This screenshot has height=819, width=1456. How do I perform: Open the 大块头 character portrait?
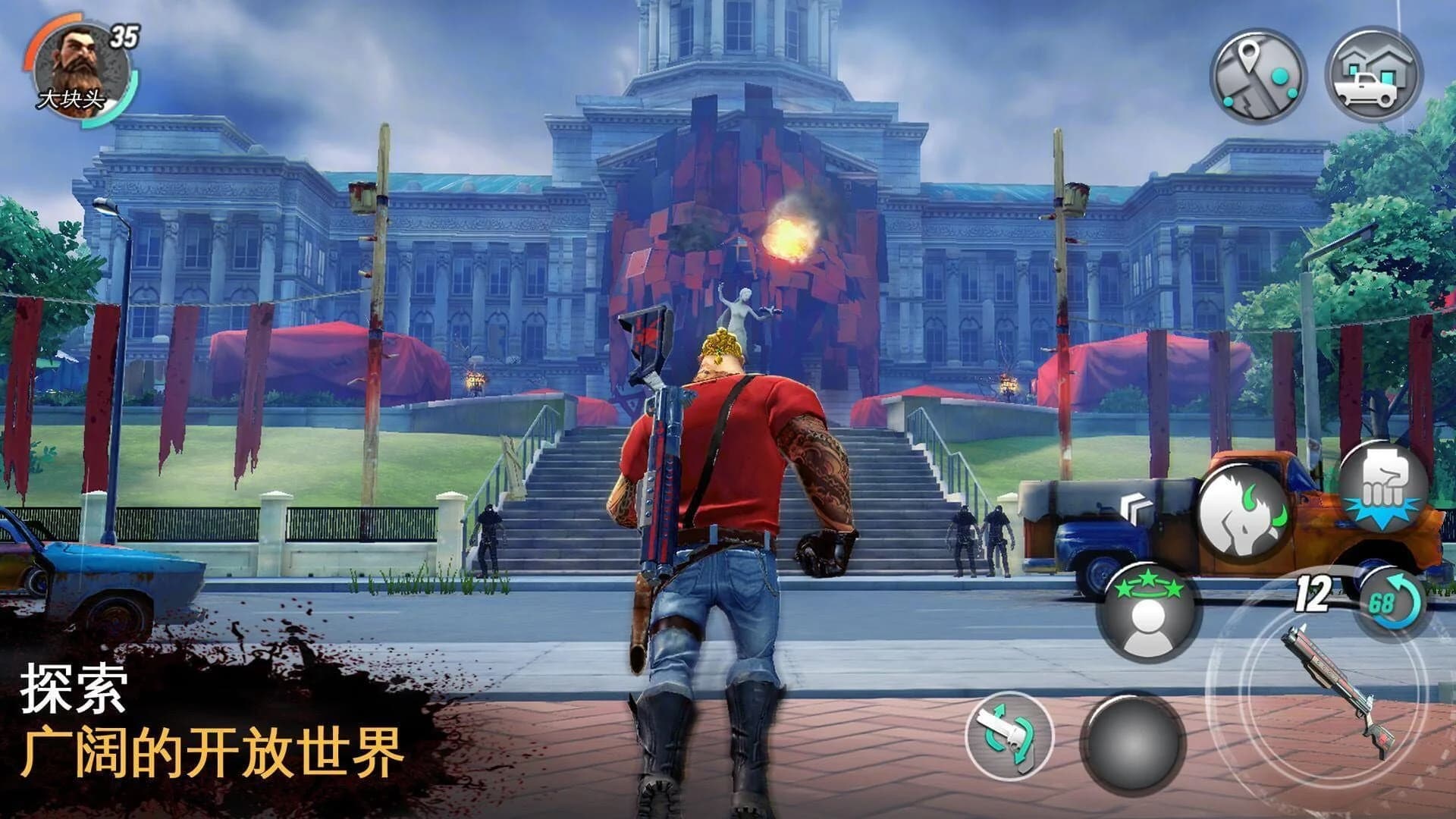click(80, 68)
